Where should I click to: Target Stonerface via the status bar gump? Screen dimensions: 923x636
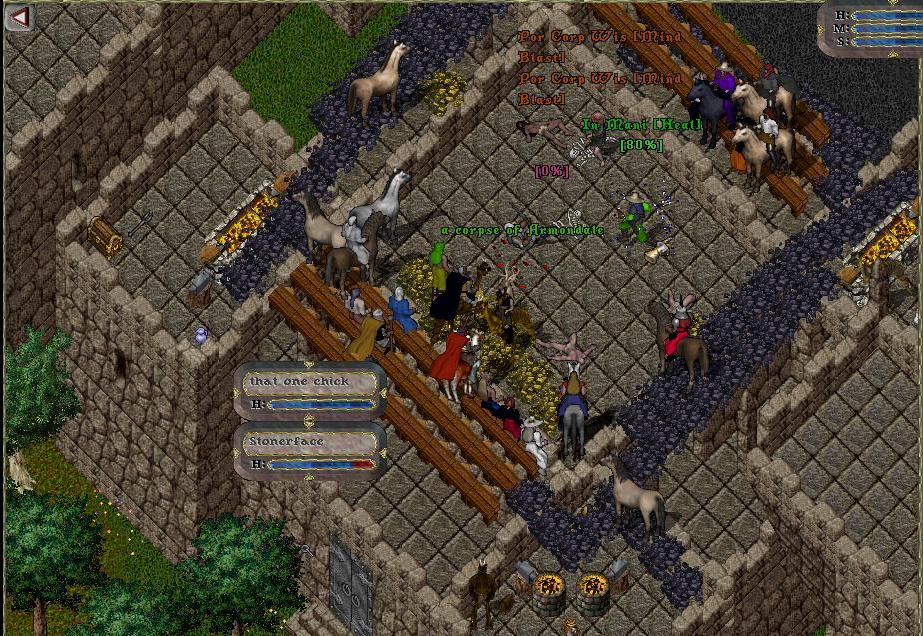311,451
